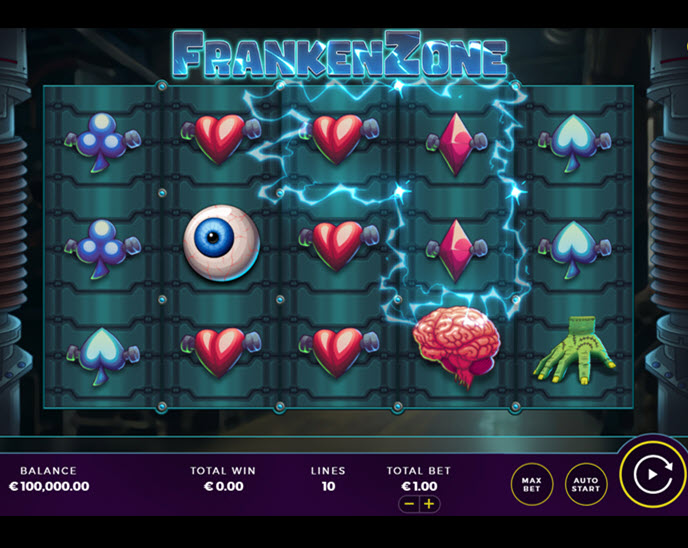Viewport: 688px width, 548px height.
Task: Spin the reels with the play button
Action: click(650, 475)
